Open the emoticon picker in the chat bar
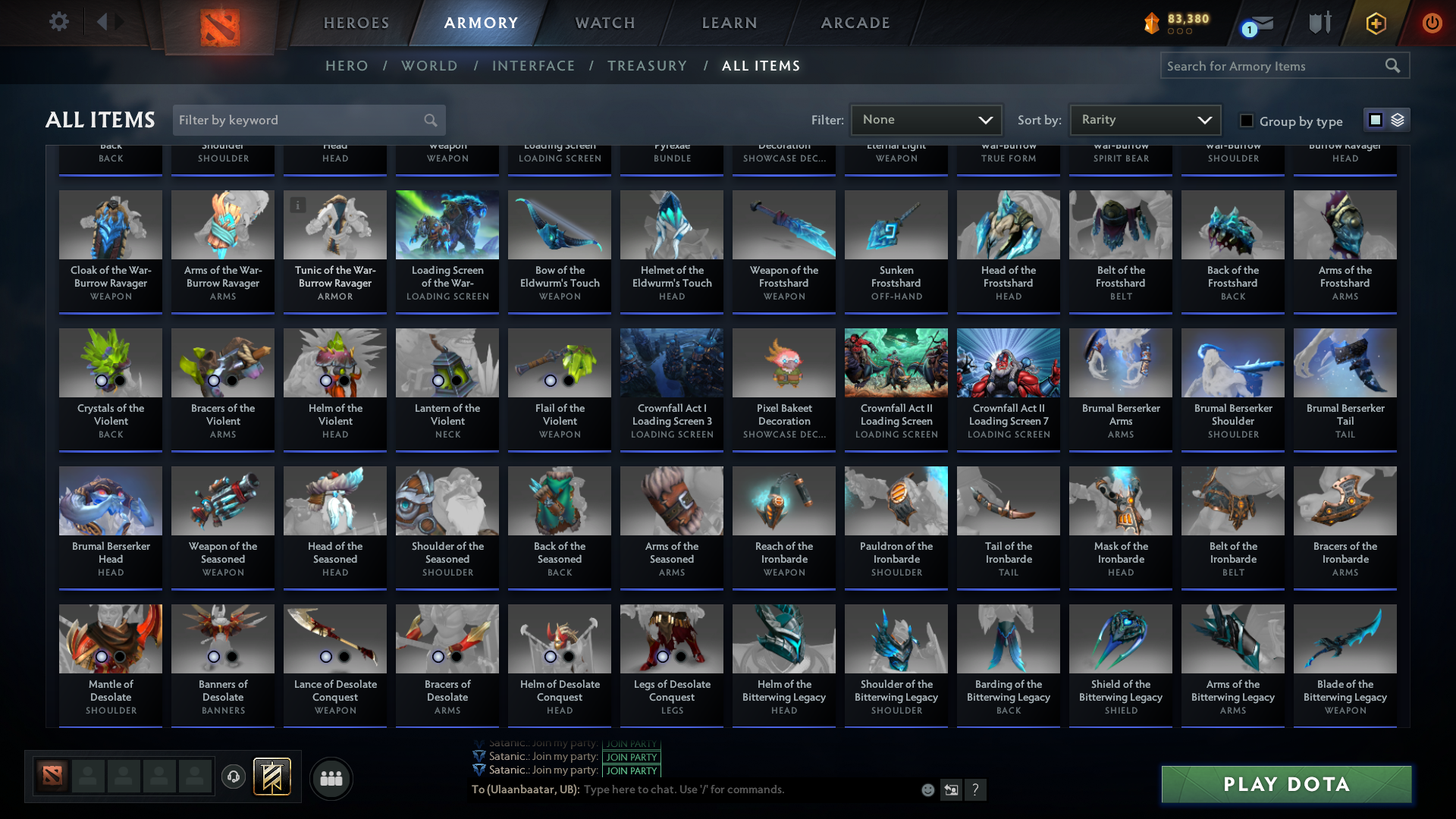The image size is (1456, 819). point(927,790)
